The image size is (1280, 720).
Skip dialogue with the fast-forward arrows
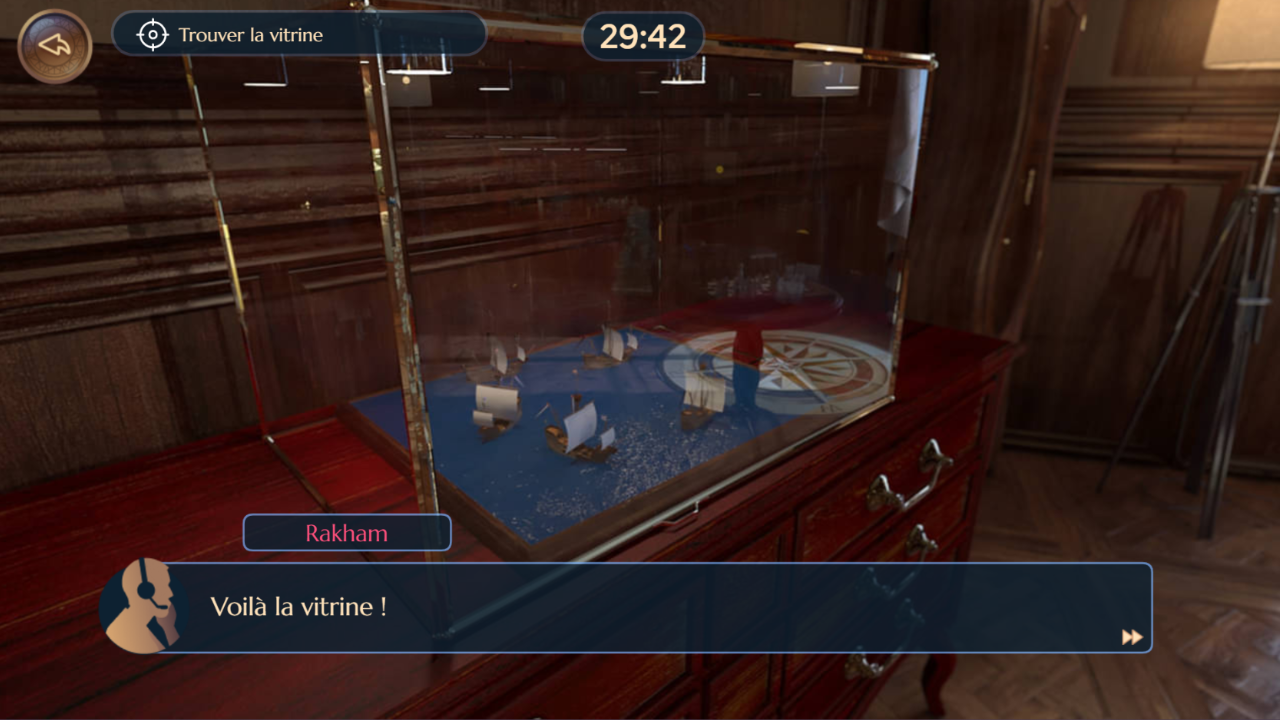tap(1131, 637)
